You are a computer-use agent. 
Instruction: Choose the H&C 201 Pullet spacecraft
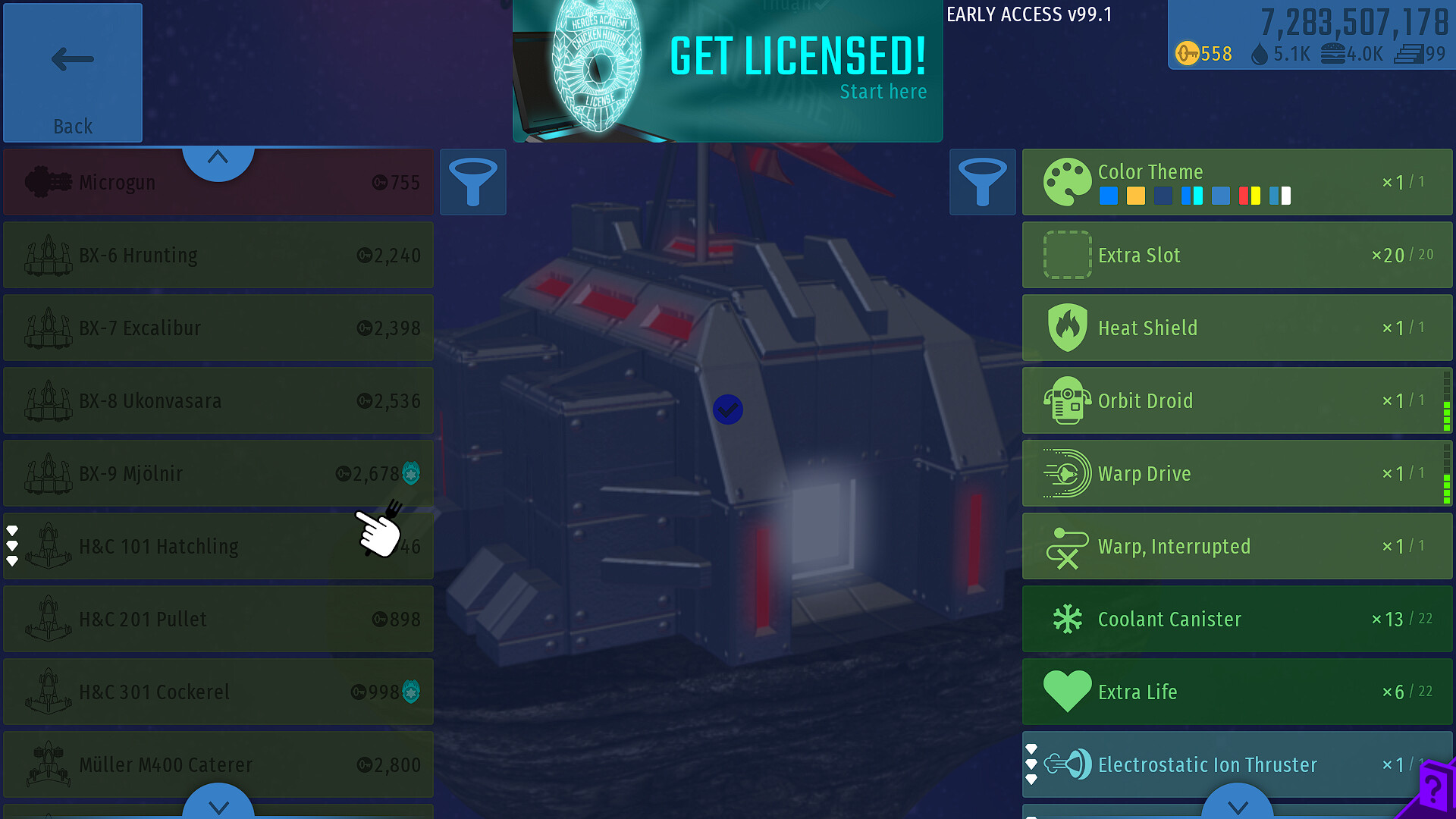(x=218, y=619)
